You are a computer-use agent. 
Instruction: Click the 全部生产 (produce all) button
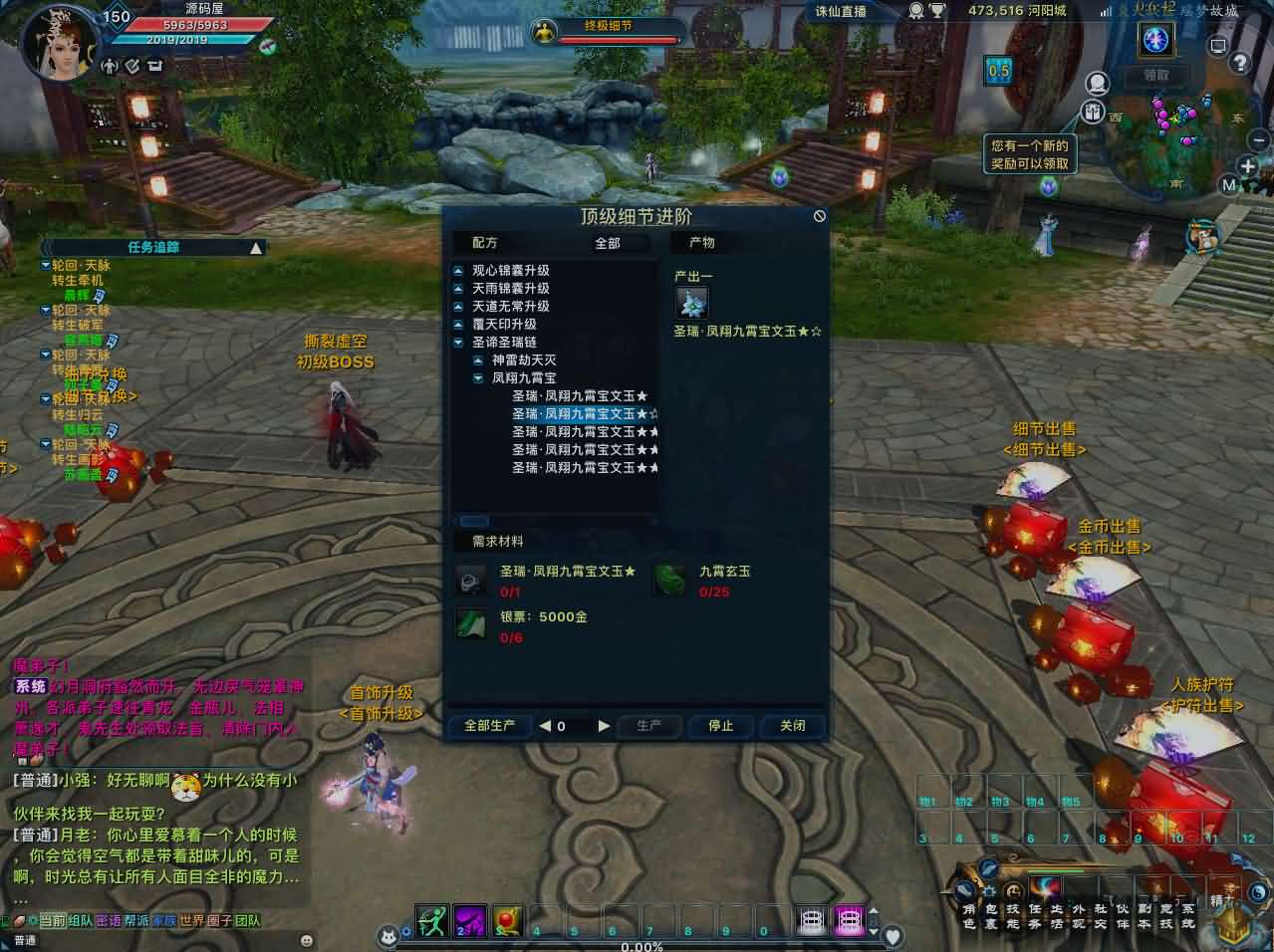pyautogui.click(x=489, y=726)
